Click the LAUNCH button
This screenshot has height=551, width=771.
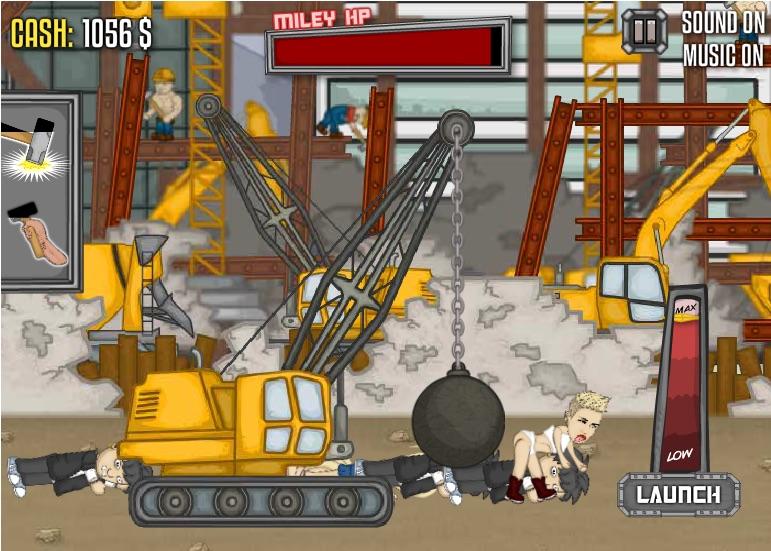(678, 494)
